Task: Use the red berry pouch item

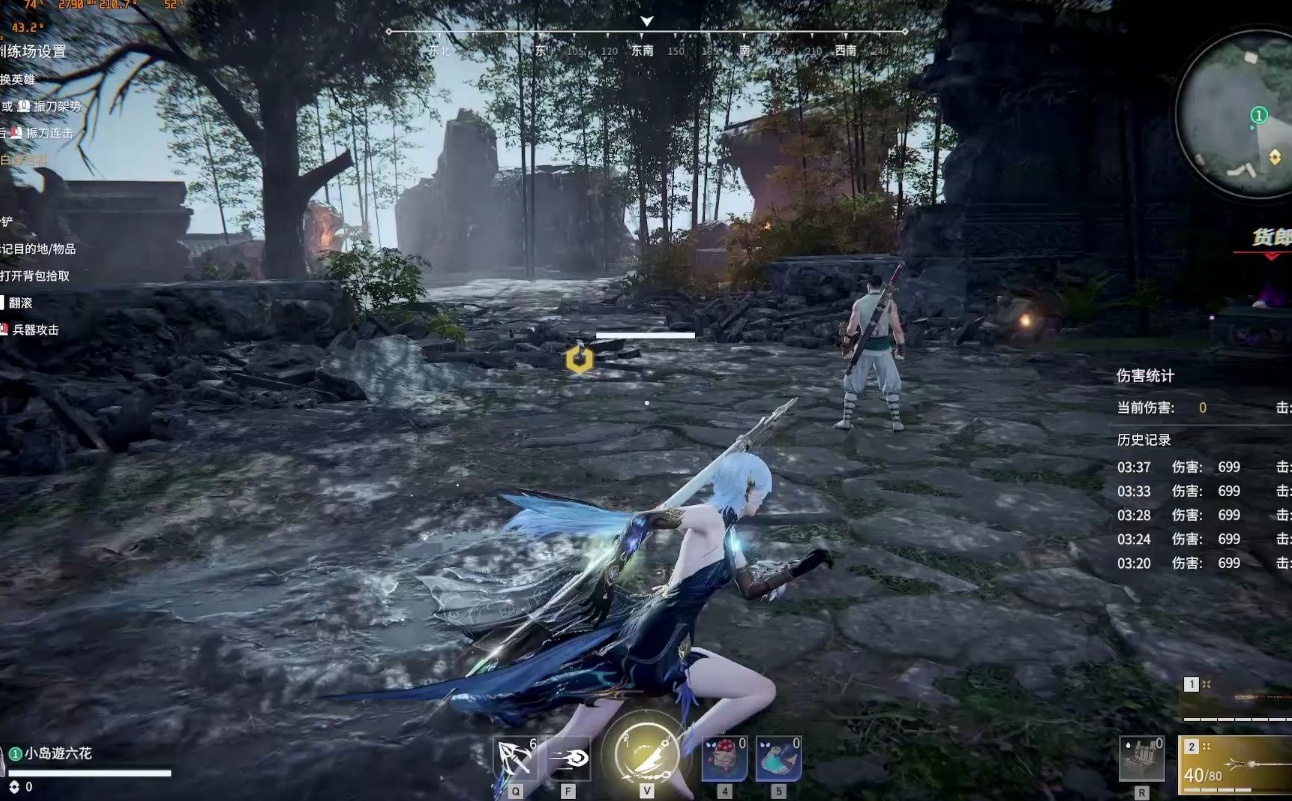Action: tap(724, 760)
